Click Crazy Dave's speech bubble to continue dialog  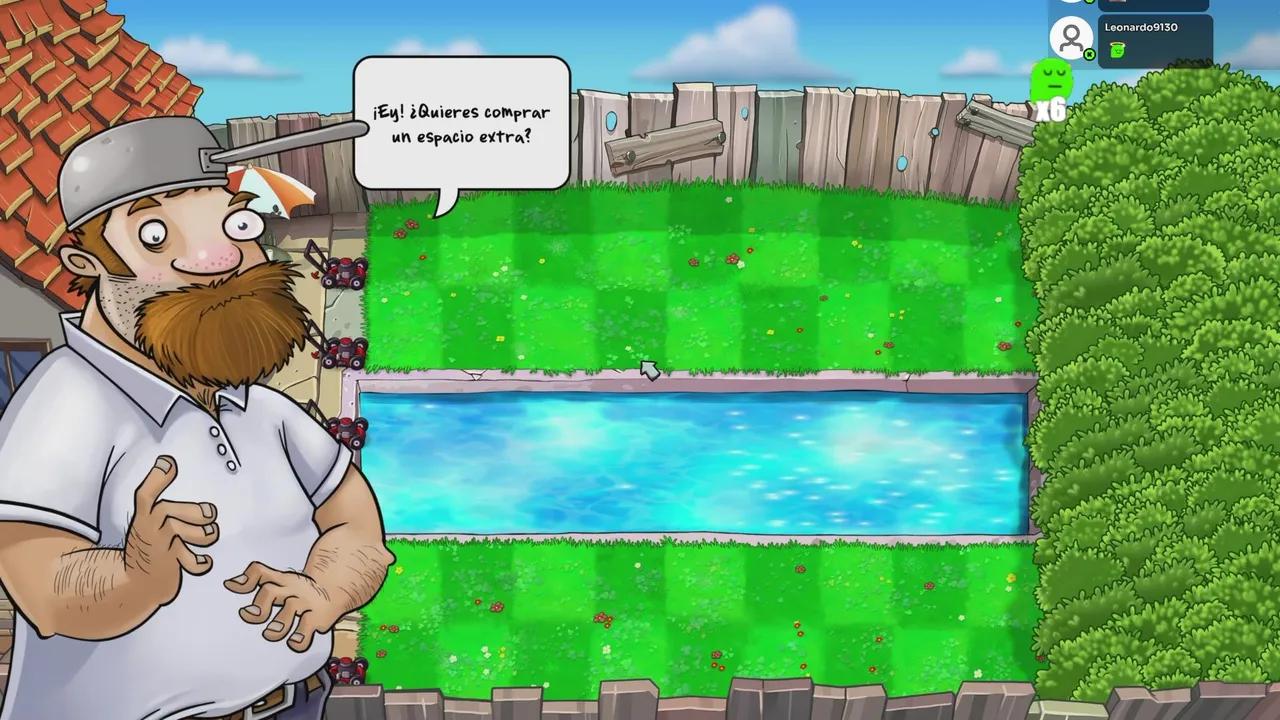pyautogui.click(x=462, y=120)
